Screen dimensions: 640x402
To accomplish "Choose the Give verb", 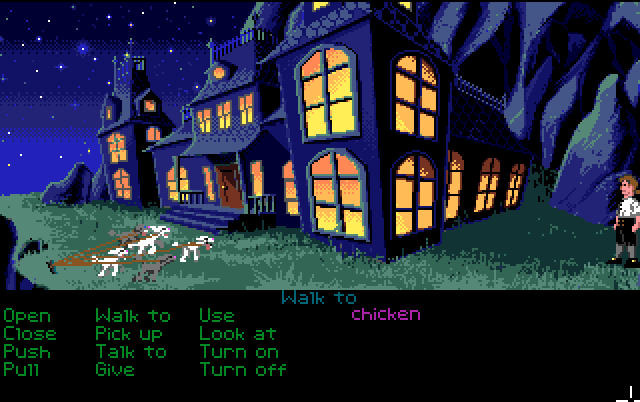I will pos(115,370).
